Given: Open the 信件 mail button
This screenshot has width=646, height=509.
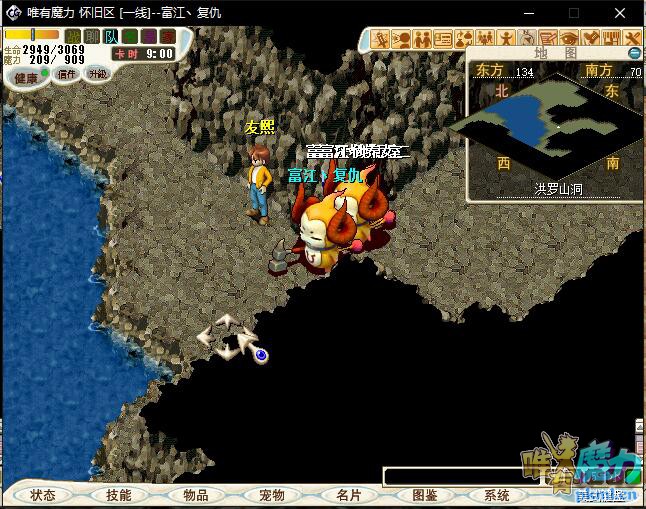Looking at the screenshot, I should click(x=67, y=74).
